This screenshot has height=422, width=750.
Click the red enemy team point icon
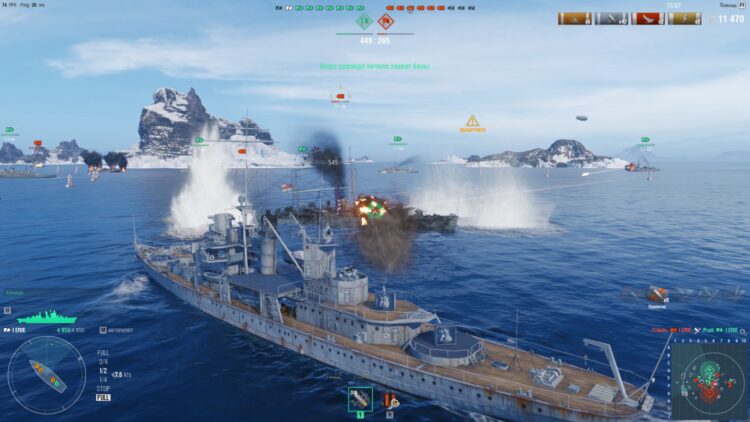pyautogui.click(x=386, y=20)
